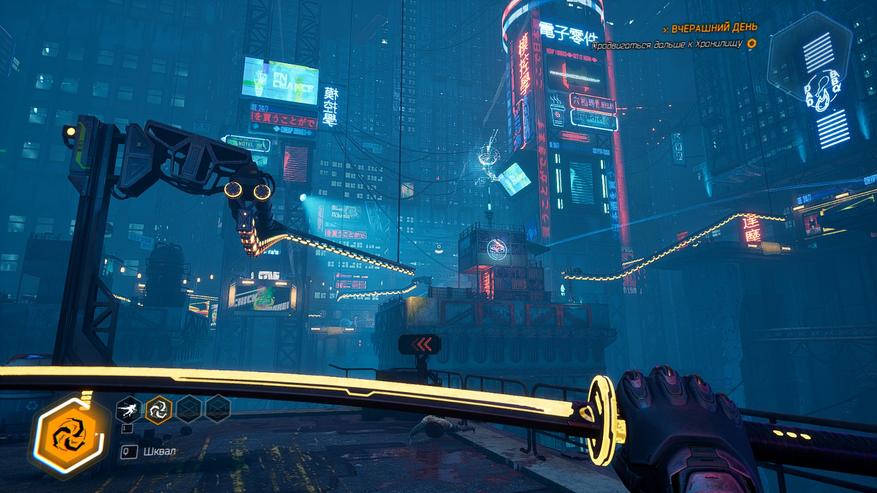
Task: Click the orange objective marker beside the Хранилищу text
Action: (x=751, y=44)
